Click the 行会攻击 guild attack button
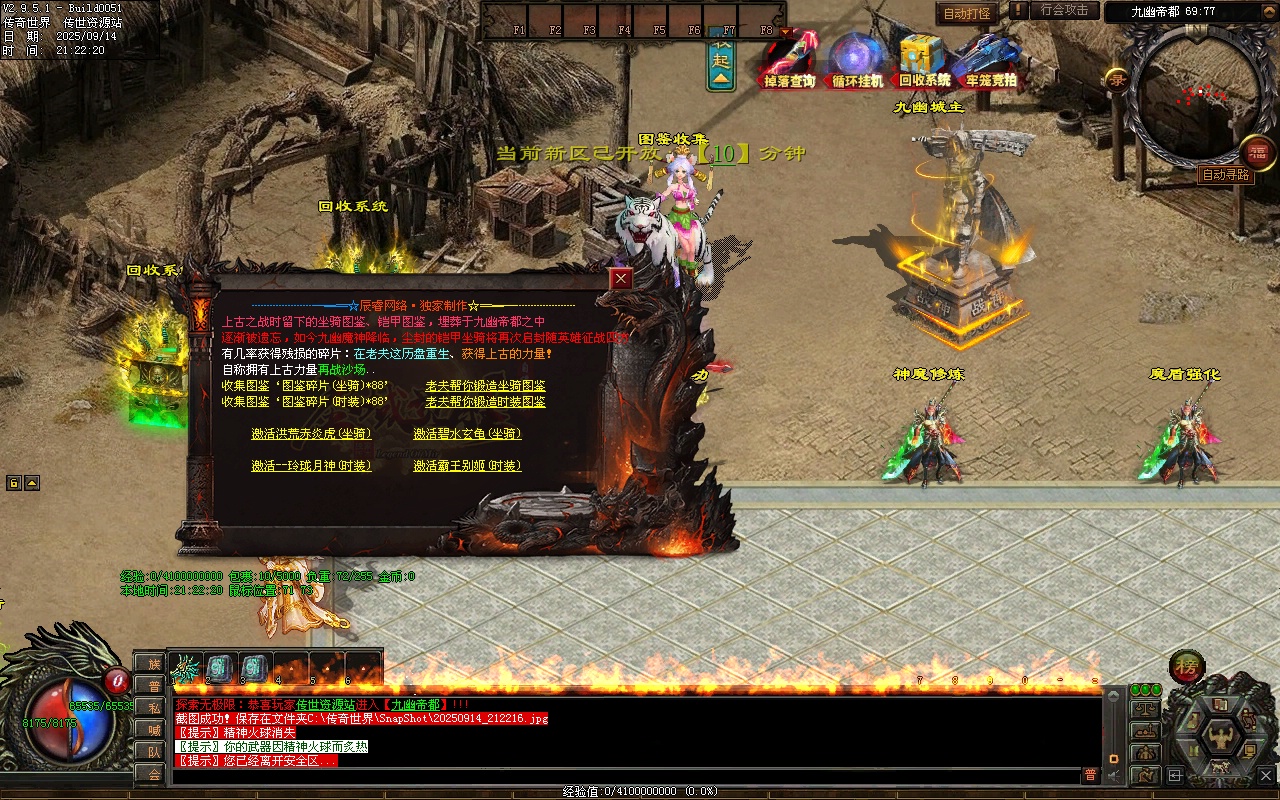This screenshot has height=800, width=1280. [x=1064, y=10]
